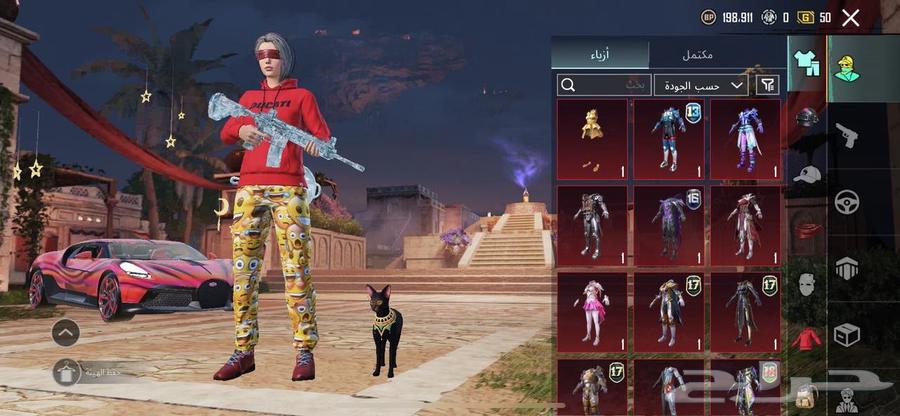Click the hanger outfit preset button
The height and width of the screenshot is (416, 900).
(67, 373)
